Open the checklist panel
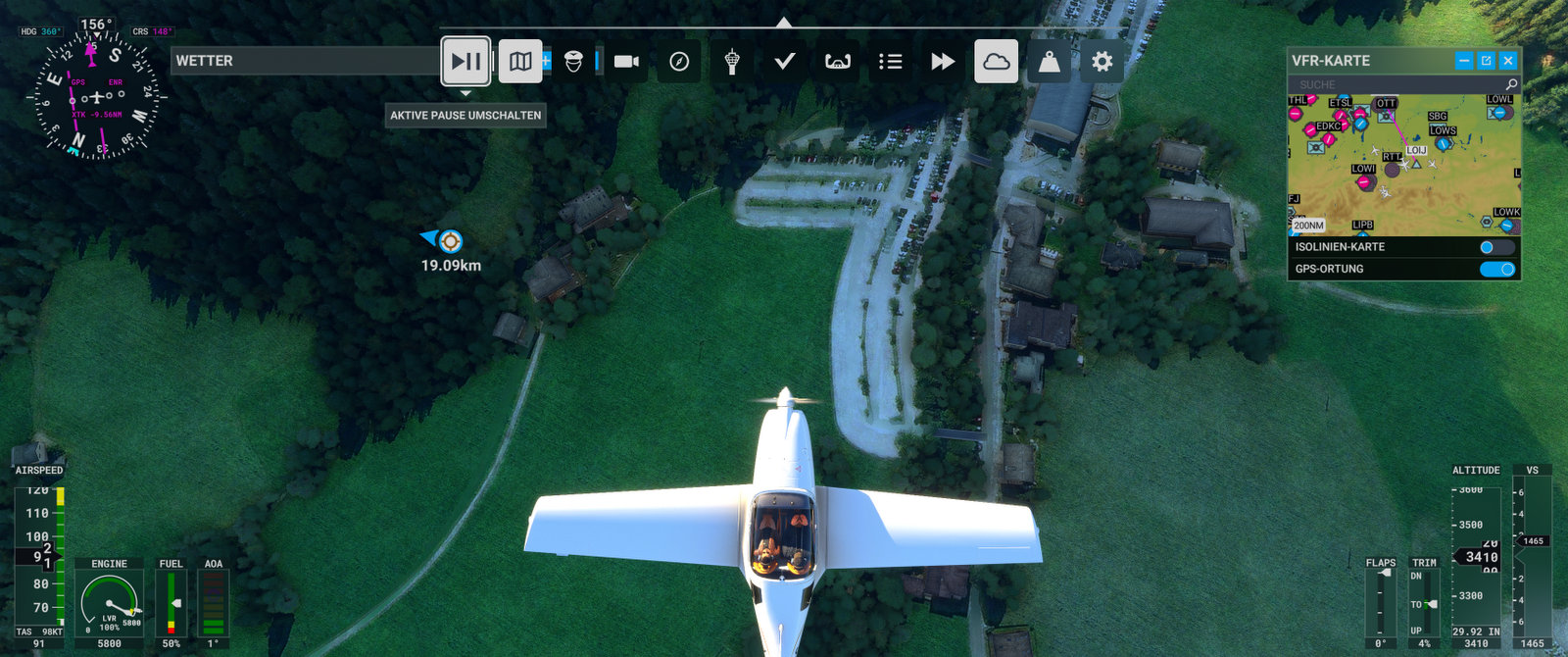Screen dimensions: 1568x657 (890, 61)
